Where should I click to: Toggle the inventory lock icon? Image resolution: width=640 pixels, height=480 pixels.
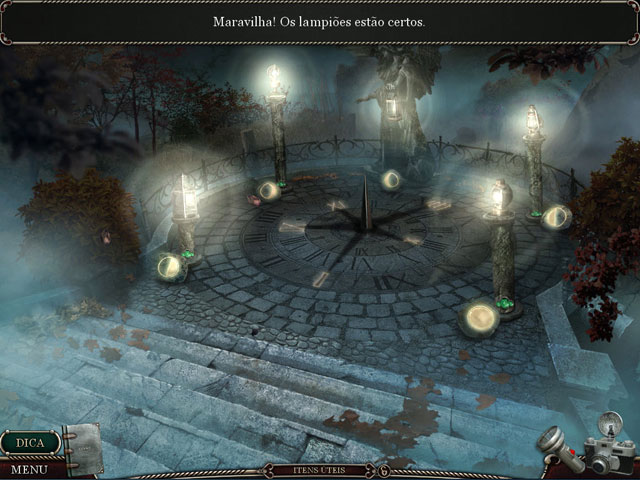coord(383,470)
